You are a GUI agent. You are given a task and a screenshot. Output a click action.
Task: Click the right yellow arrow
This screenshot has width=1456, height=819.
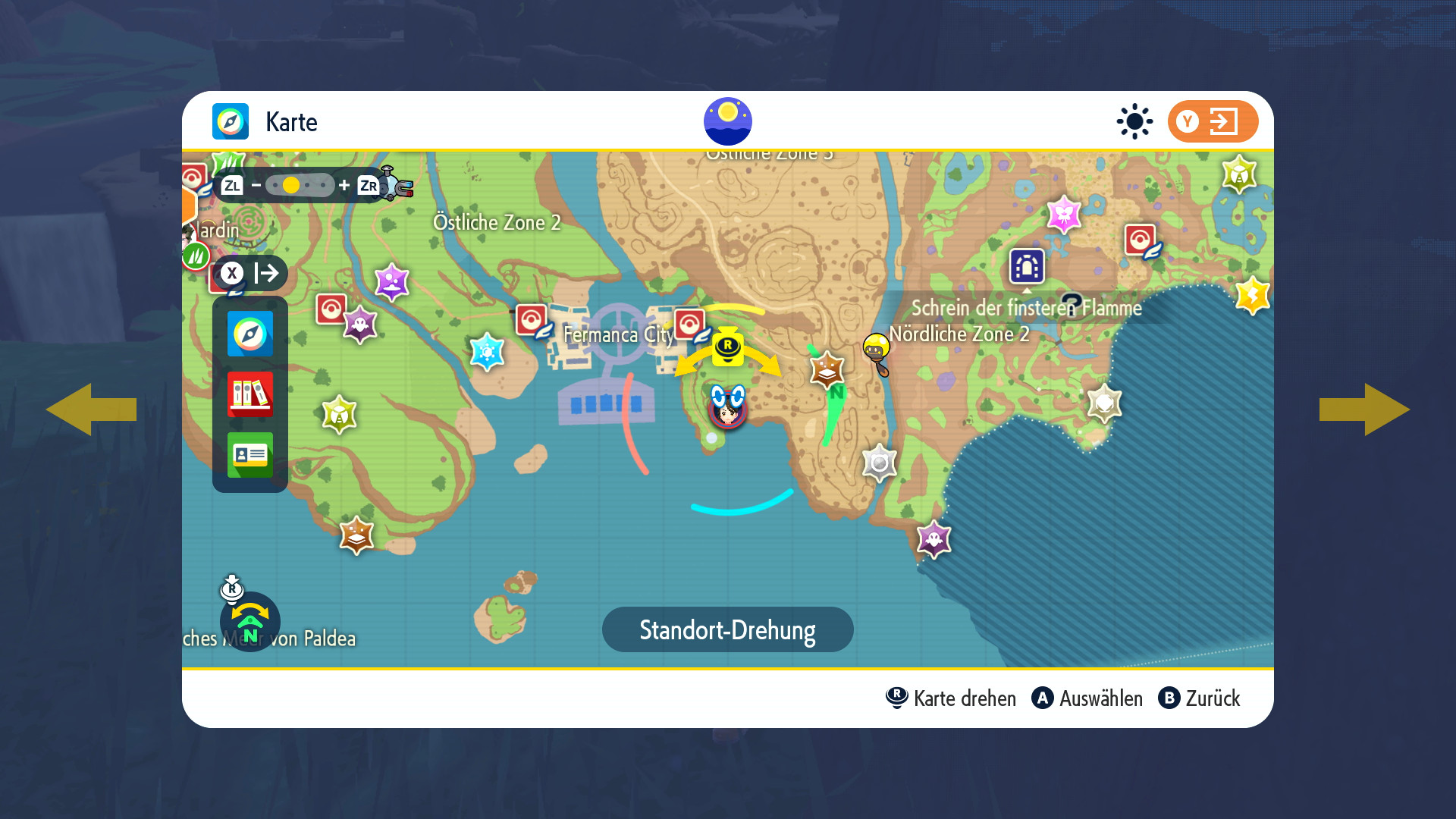tap(1363, 409)
